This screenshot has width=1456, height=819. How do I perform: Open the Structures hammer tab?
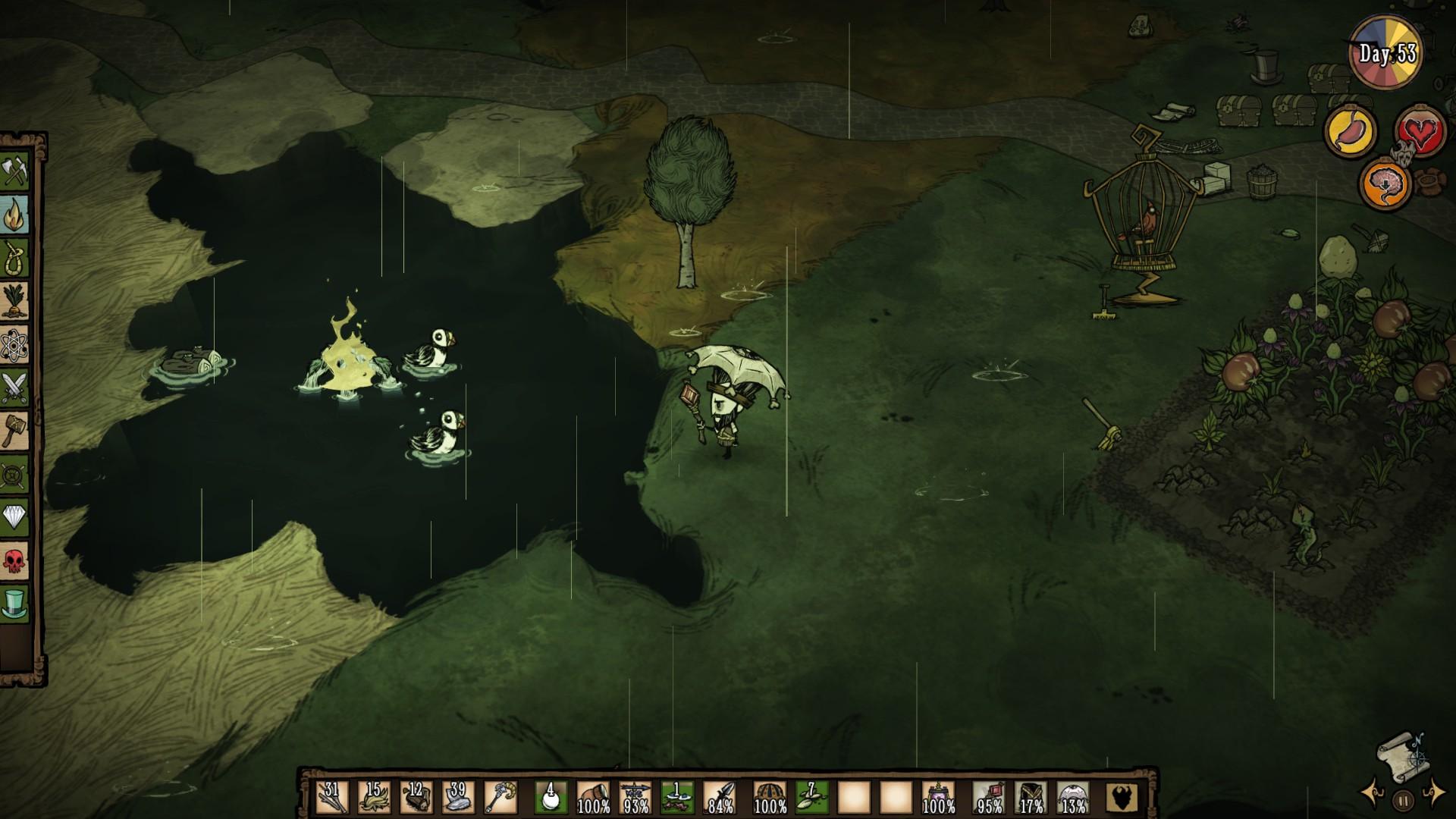click(15, 431)
